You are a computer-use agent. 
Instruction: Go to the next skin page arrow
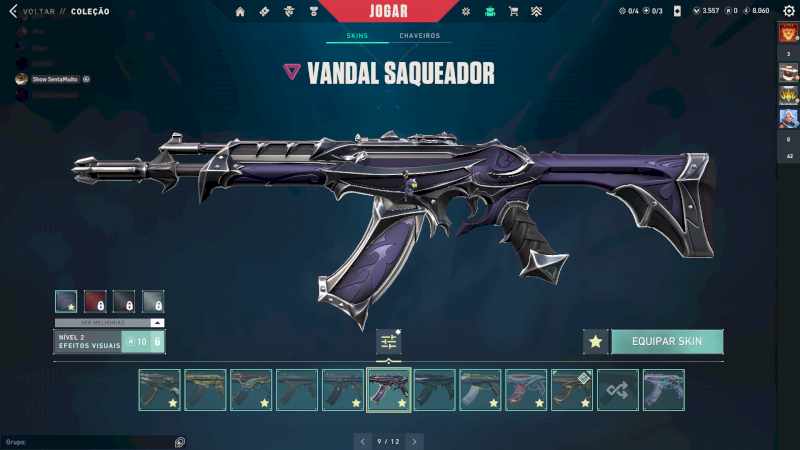(x=415, y=440)
